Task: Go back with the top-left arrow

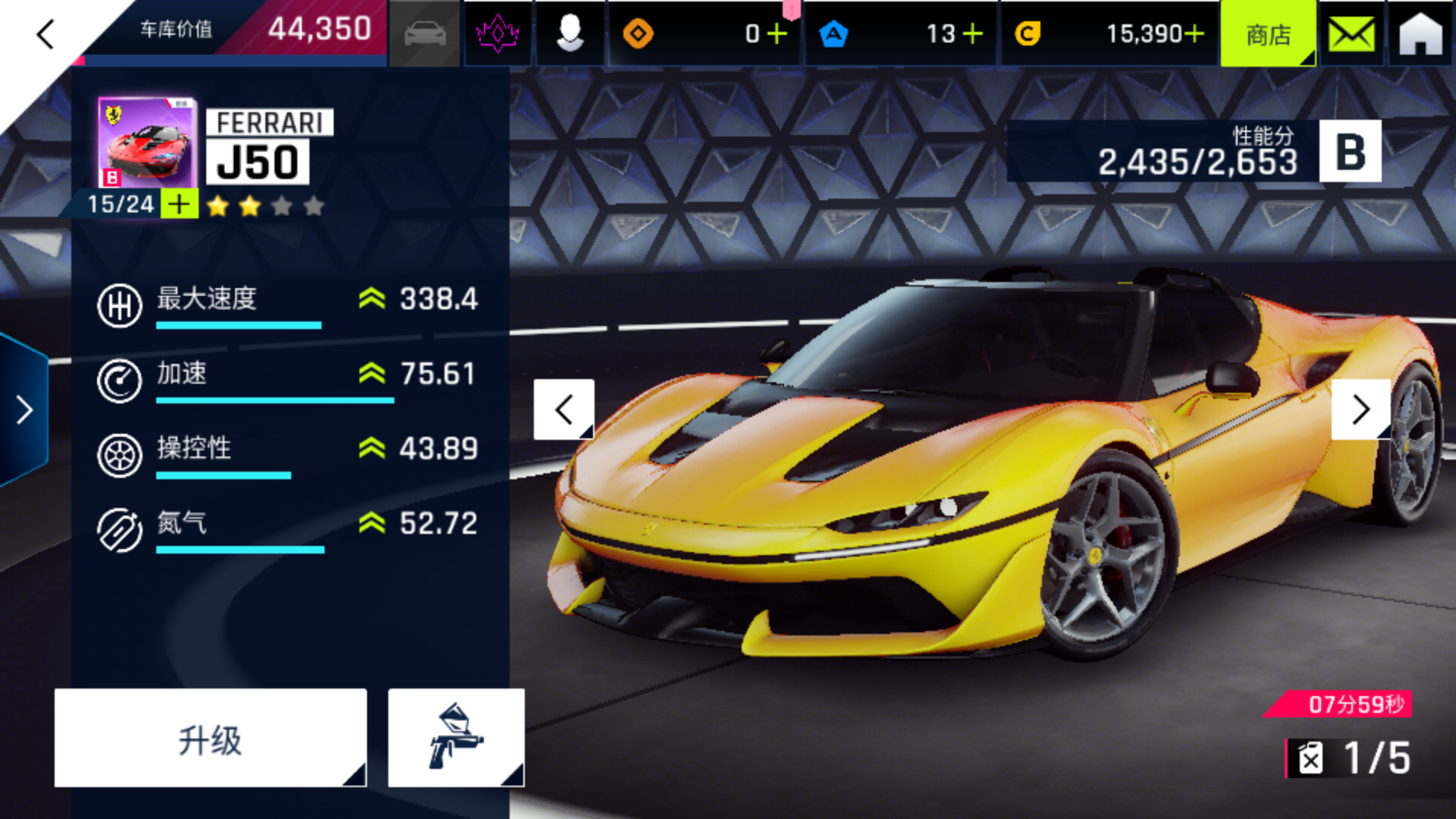Action: tap(45, 34)
